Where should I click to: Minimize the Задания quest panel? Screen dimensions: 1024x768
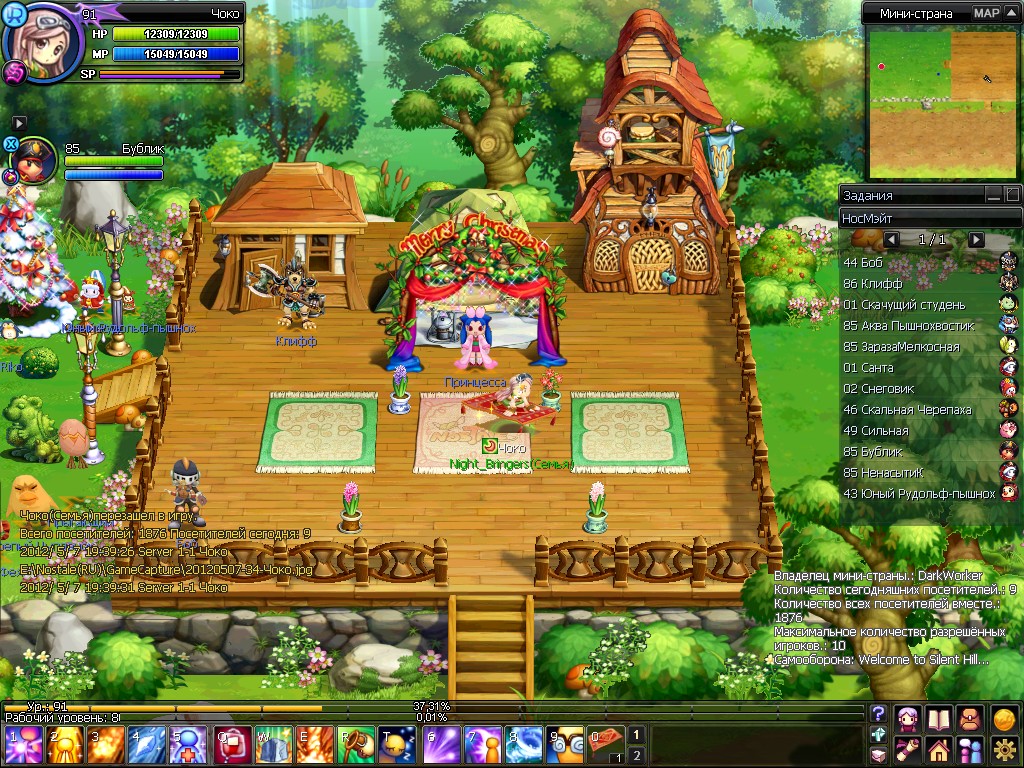pyautogui.click(x=992, y=195)
